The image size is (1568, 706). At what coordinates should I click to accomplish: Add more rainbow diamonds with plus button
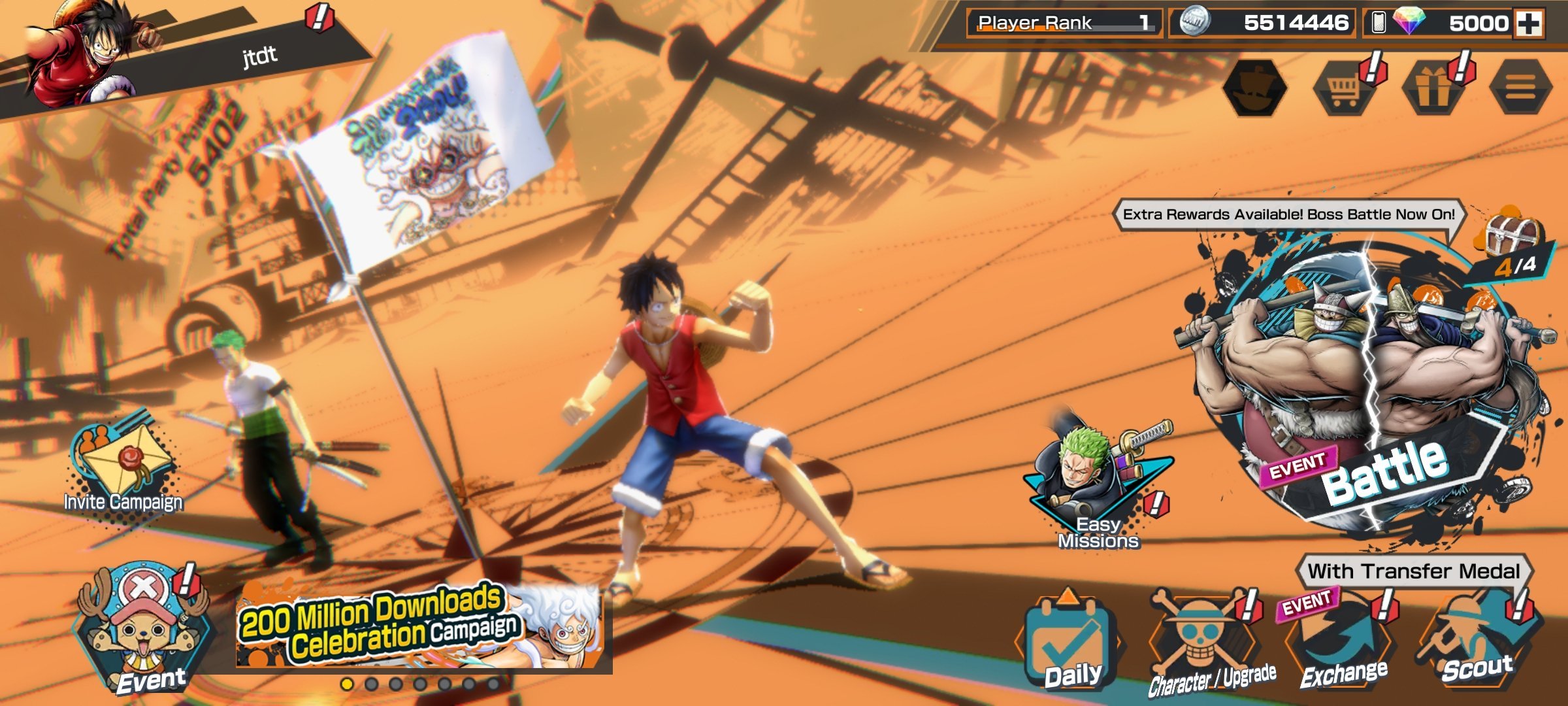coord(1529,24)
